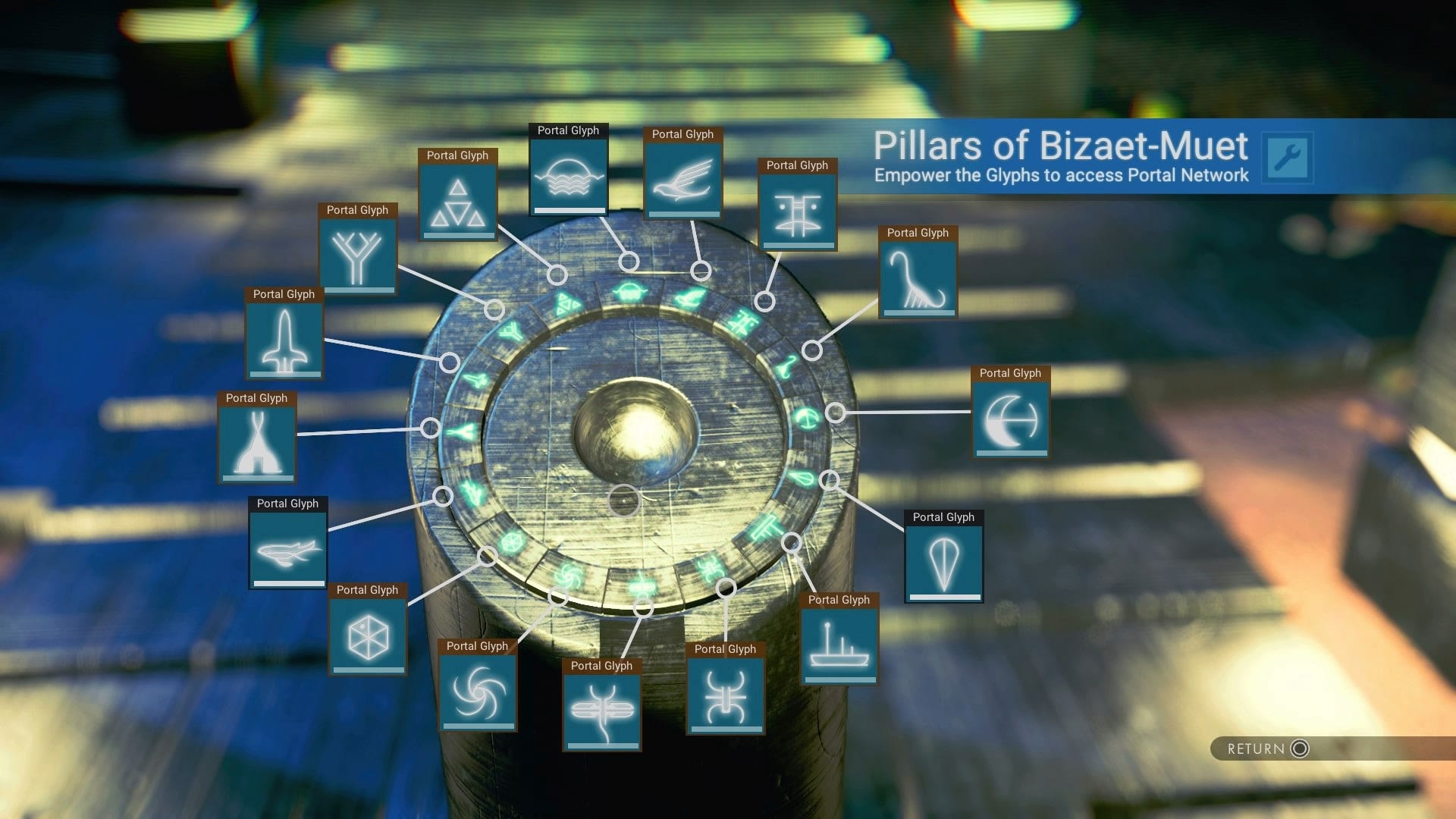1456x819 pixels.
Task: Select the Voxel hexagon Portal Glyph
Action: 368,635
